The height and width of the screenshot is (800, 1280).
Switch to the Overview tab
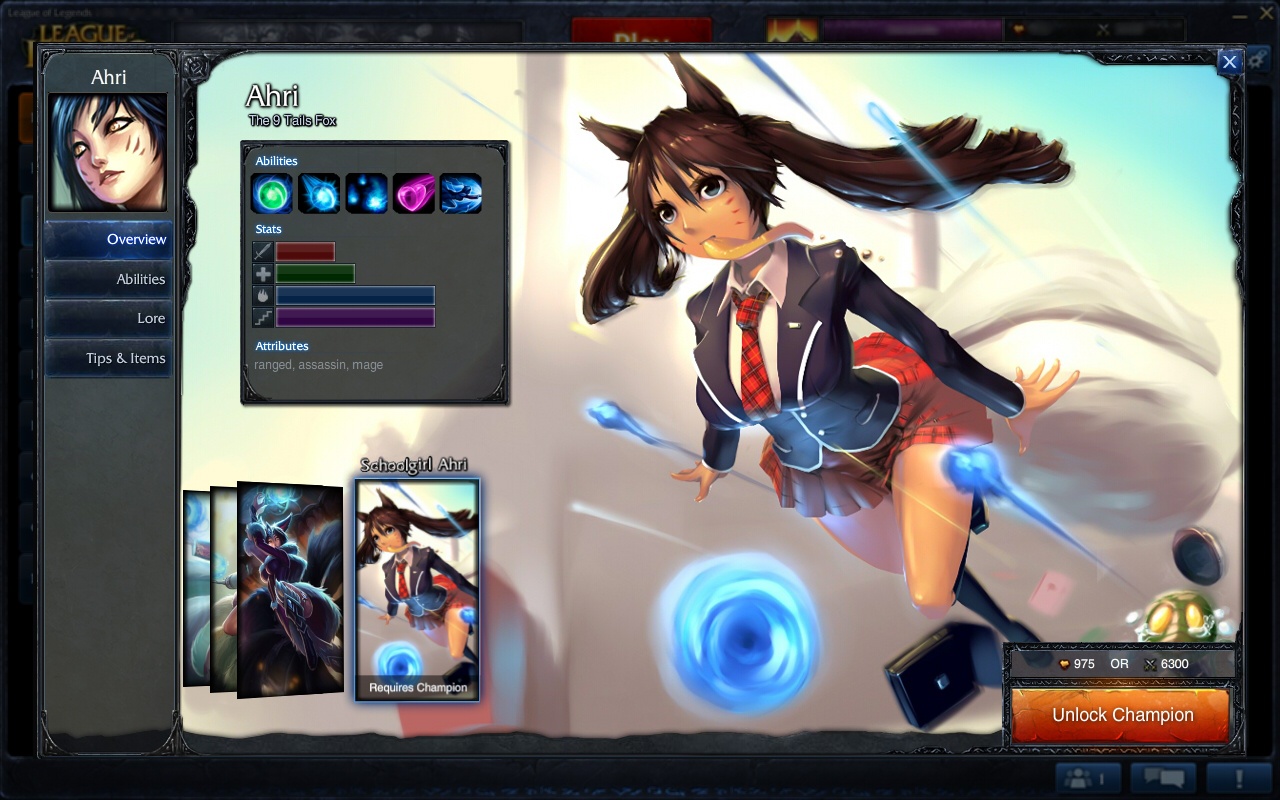pyautogui.click(x=108, y=239)
